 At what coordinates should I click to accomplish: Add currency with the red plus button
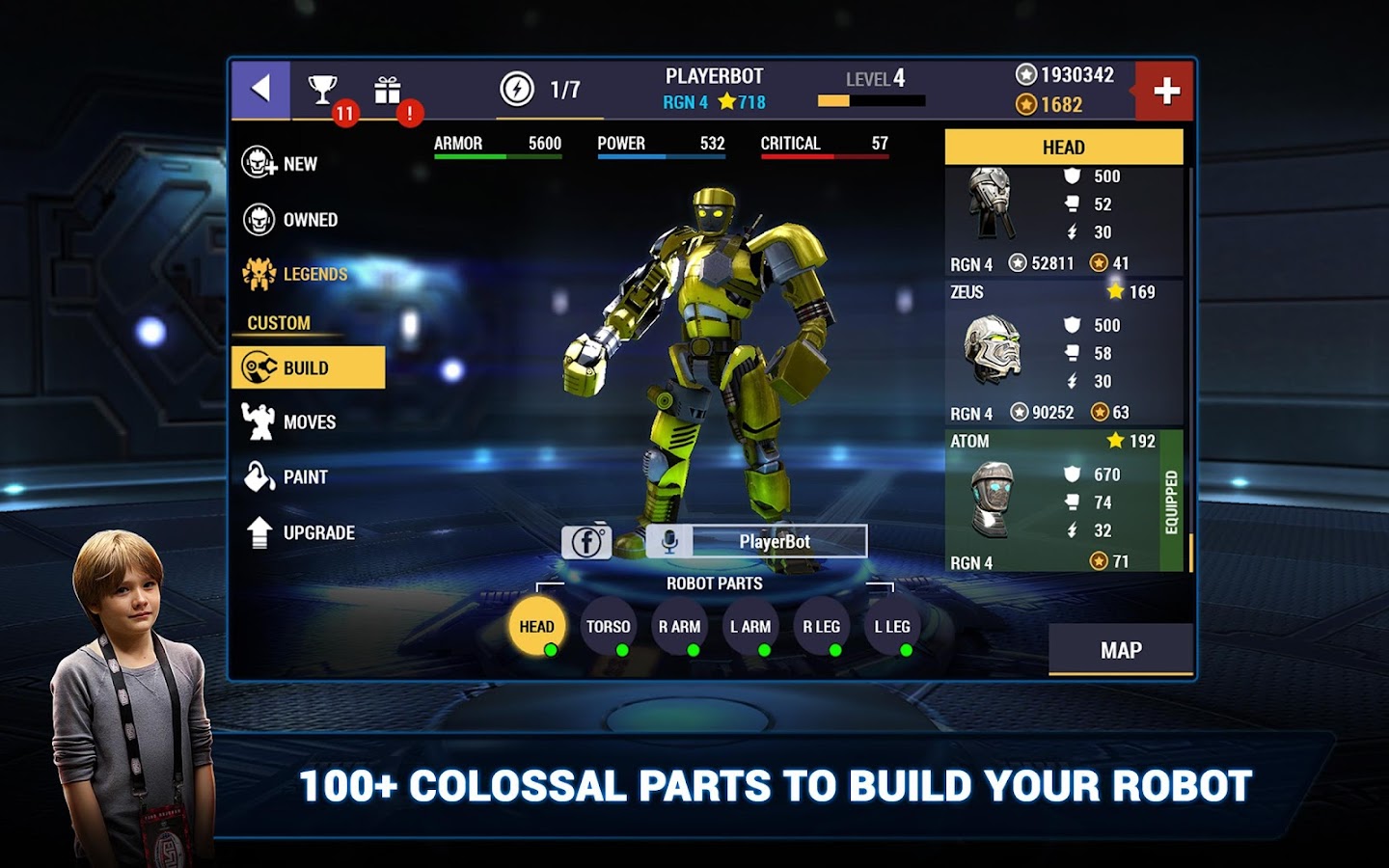point(1165,92)
